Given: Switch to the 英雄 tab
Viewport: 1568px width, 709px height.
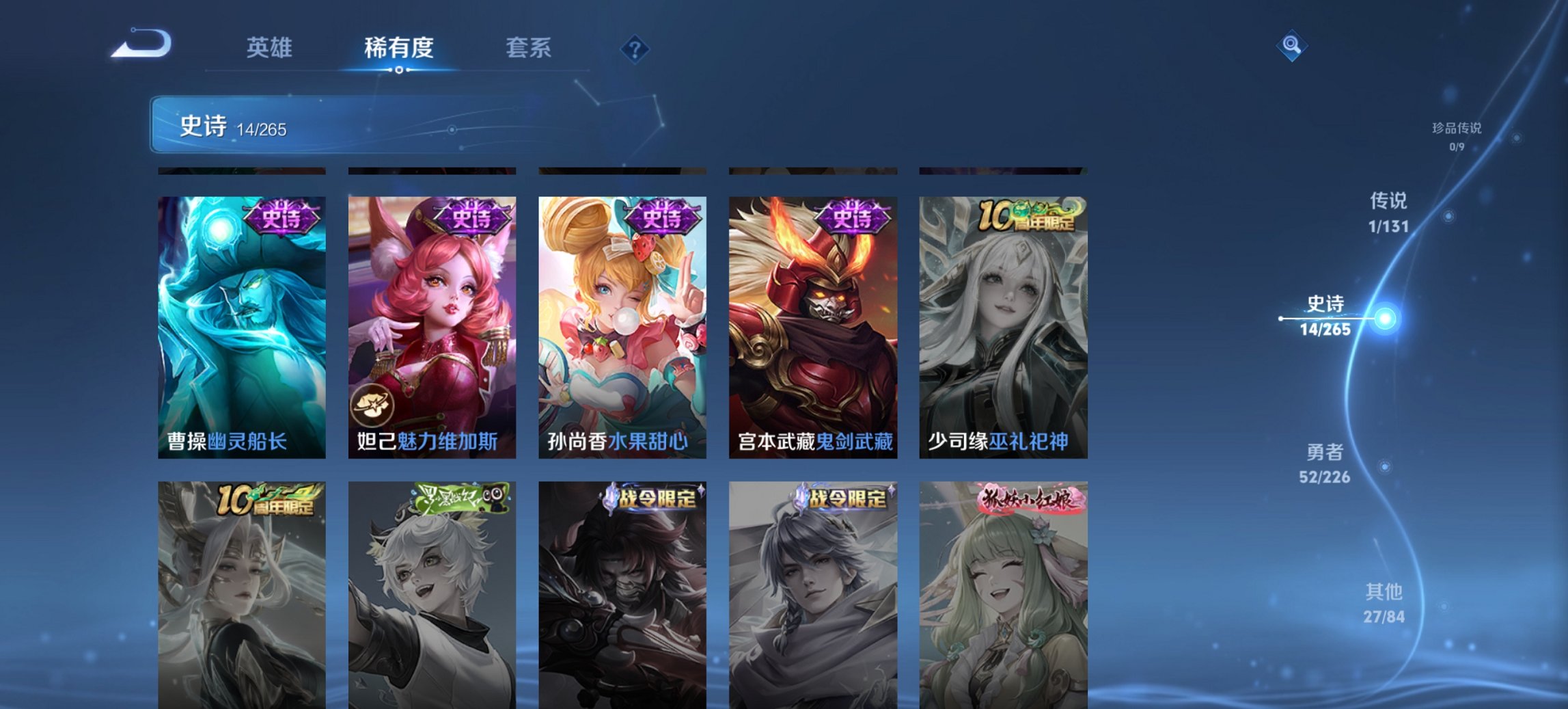Looking at the screenshot, I should (x=269, y=48).
